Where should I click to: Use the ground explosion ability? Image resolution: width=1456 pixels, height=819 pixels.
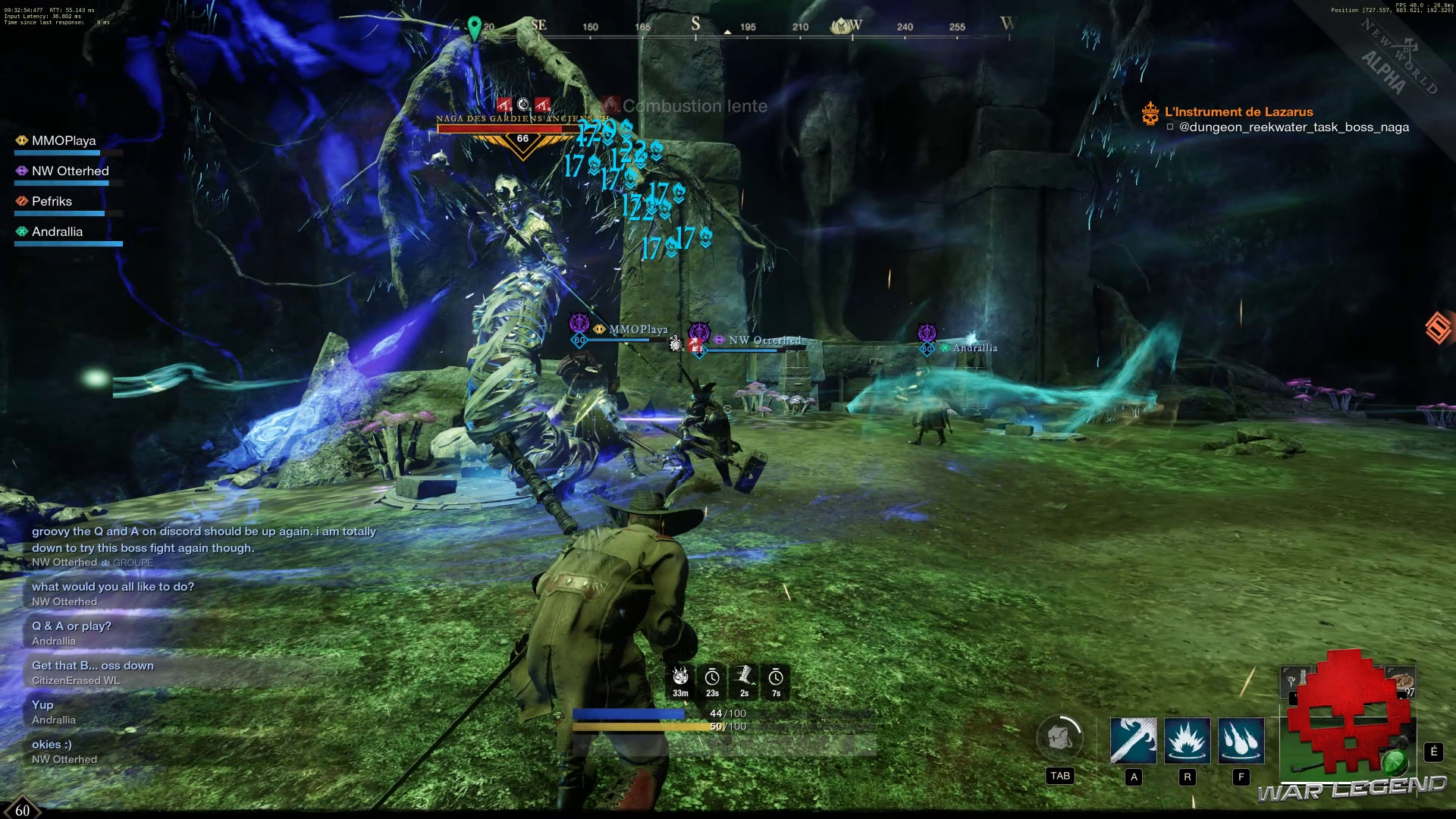point(1187,740)
